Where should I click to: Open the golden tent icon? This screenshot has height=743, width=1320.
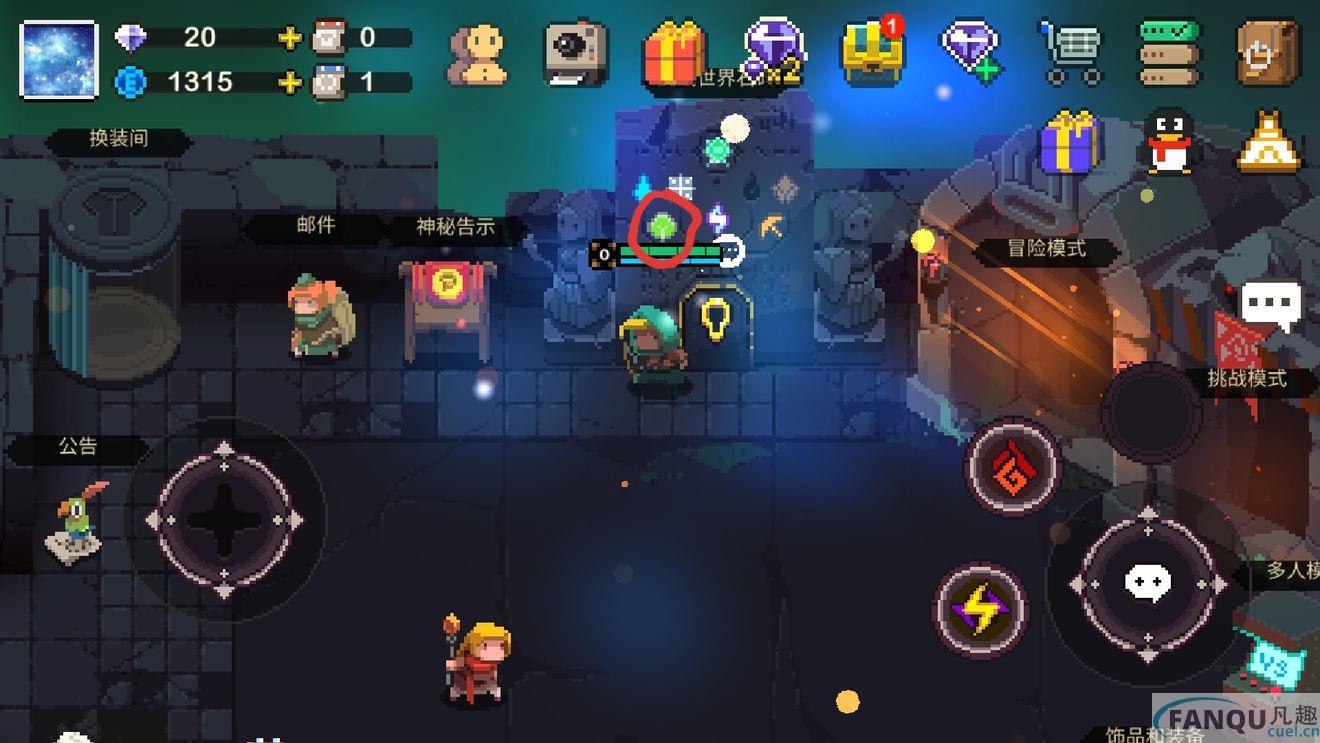tap(1268, 143)
